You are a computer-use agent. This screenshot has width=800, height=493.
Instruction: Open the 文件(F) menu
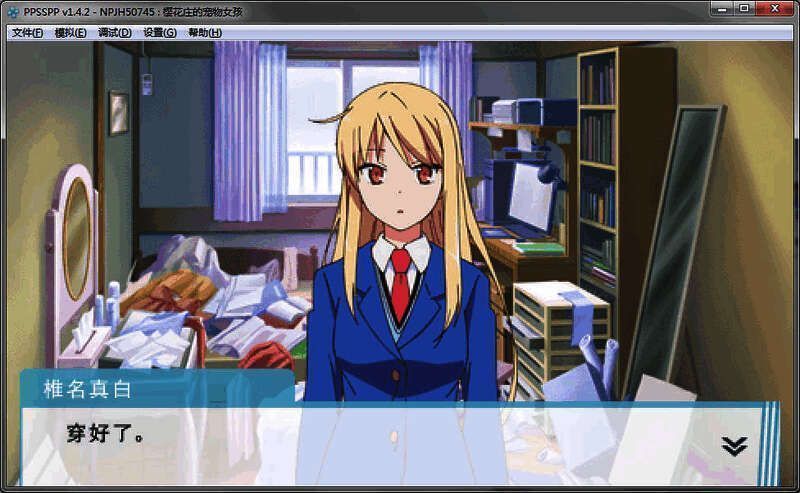pos(27,32)
